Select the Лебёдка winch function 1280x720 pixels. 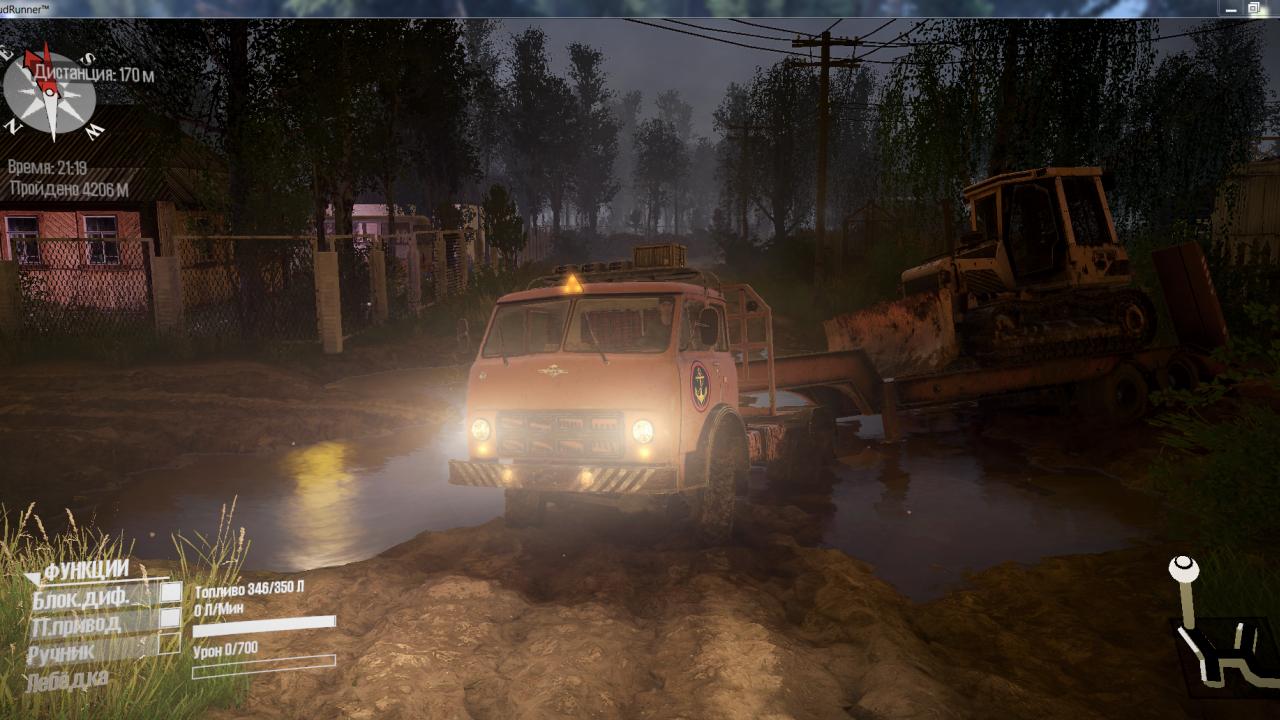(70, 680)
